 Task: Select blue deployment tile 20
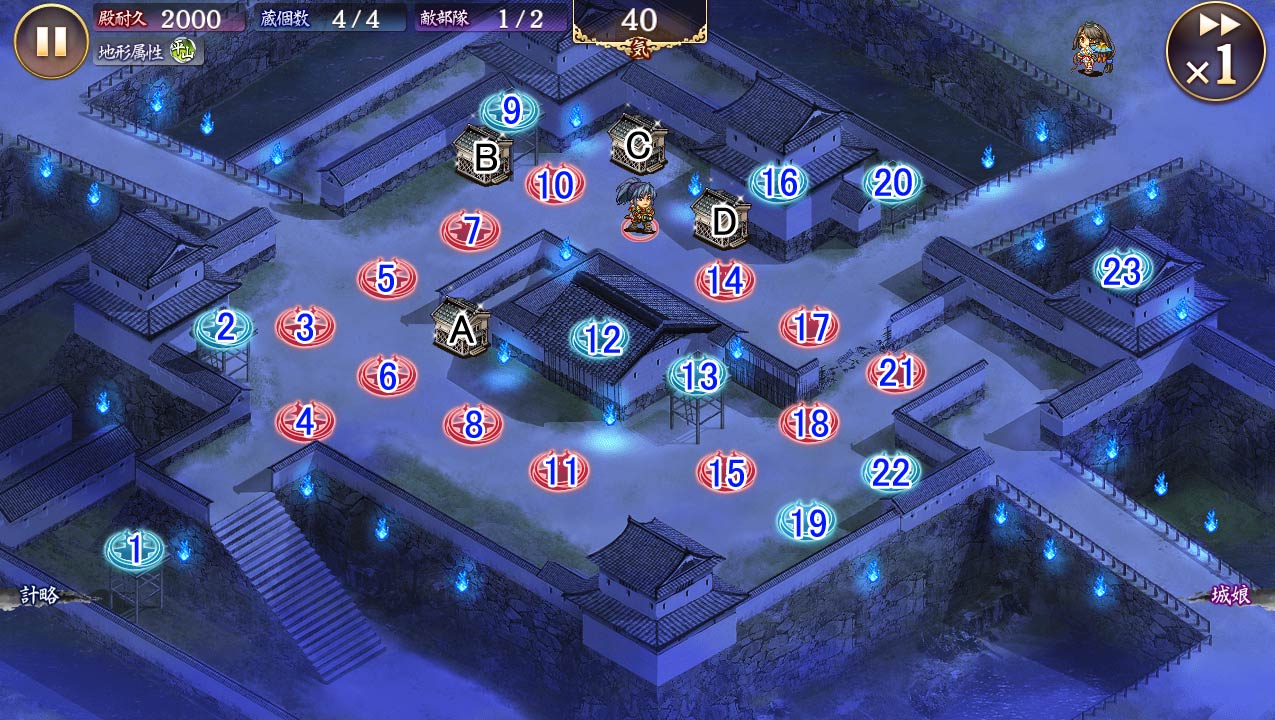893,183
